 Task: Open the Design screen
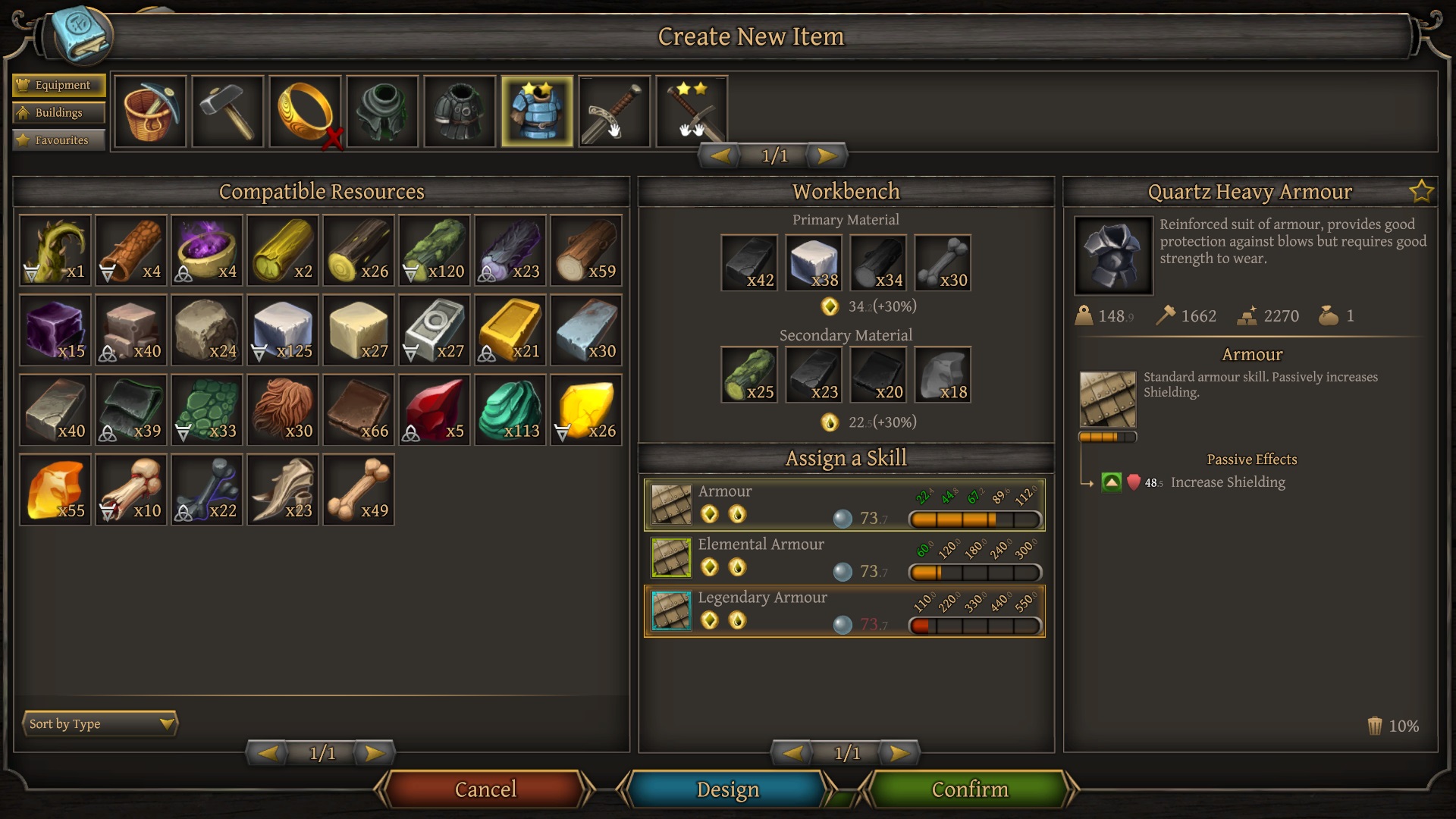[727, 789]
